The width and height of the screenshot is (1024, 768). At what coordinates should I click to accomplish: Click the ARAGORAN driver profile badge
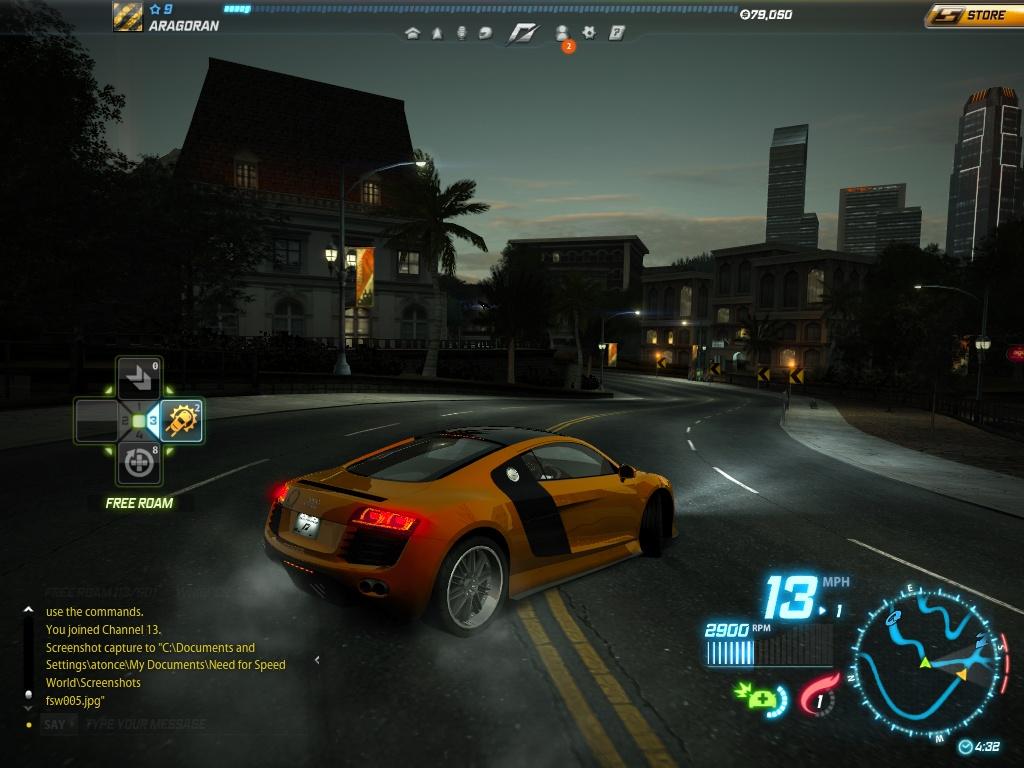[128, 17]
